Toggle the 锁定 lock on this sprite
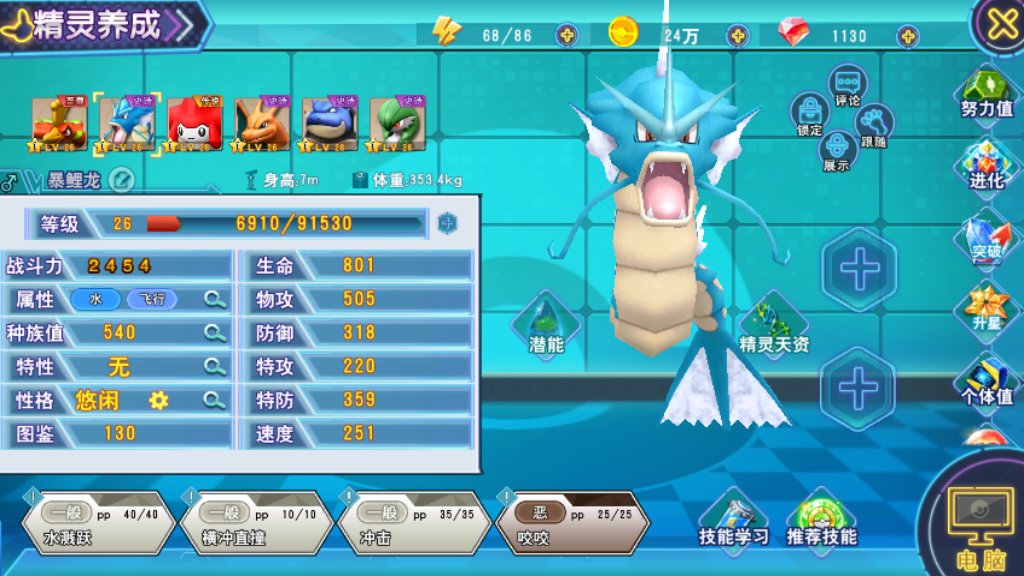The width and height of the screenshot is (1024, 576). coord(809,114)
